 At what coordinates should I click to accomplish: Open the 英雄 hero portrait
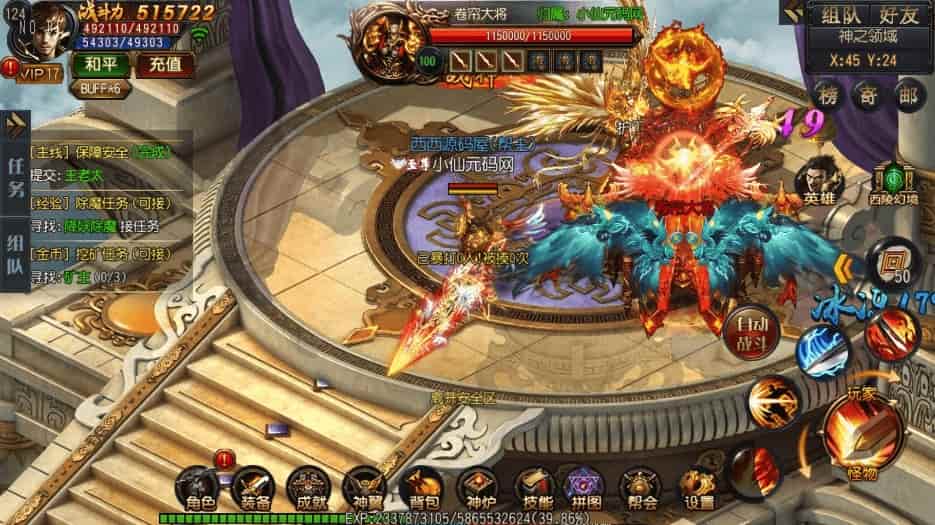[x=815, y=185]
